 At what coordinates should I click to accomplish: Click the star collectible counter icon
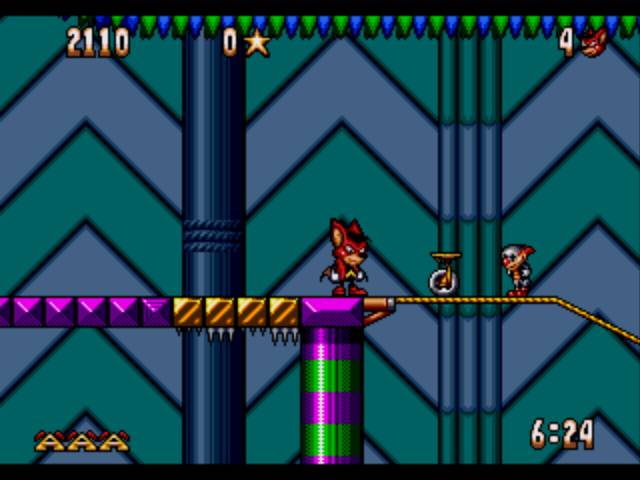click(257, 42)
